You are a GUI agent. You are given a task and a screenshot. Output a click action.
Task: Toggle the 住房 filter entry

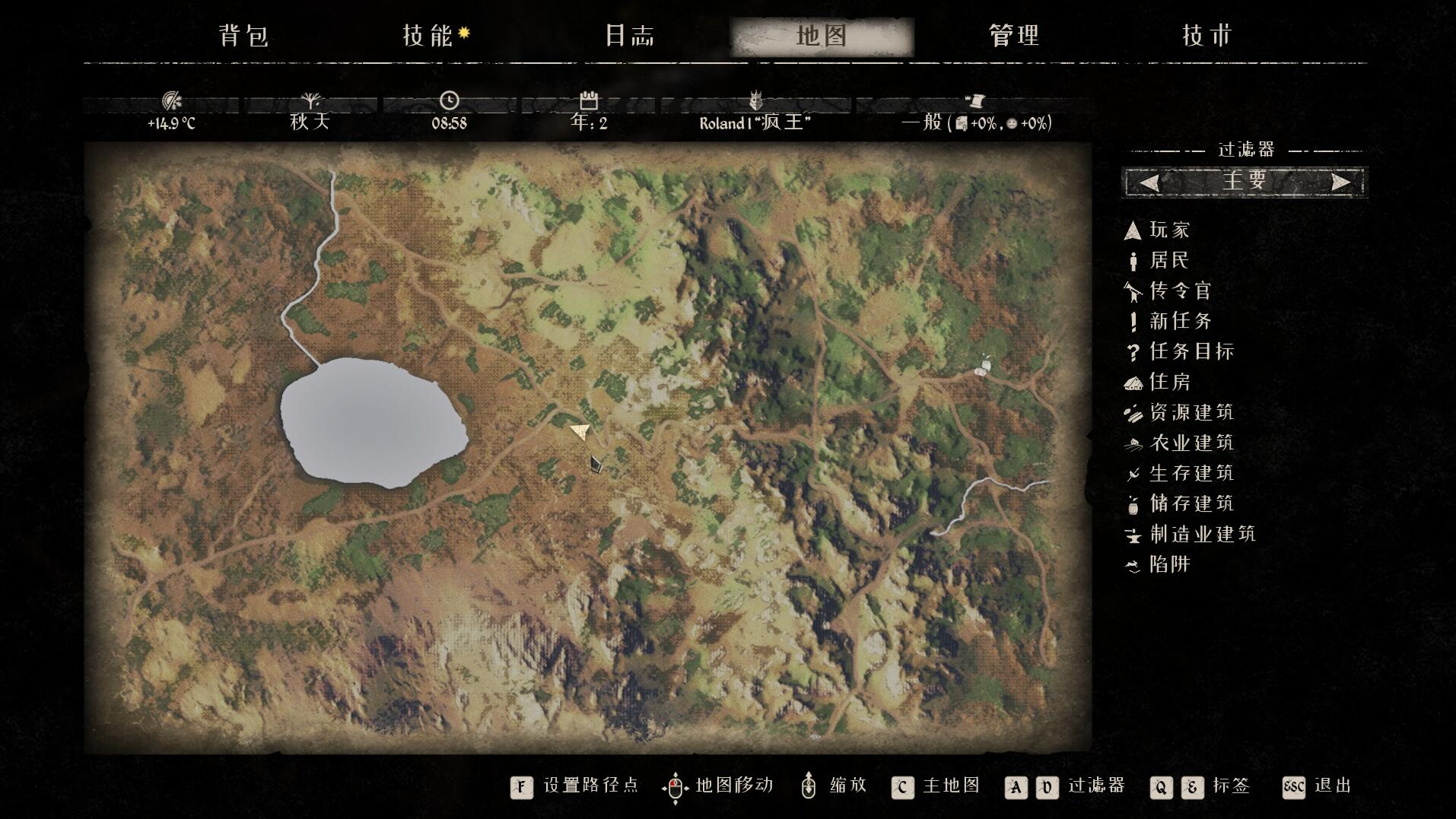point(1168,382)
